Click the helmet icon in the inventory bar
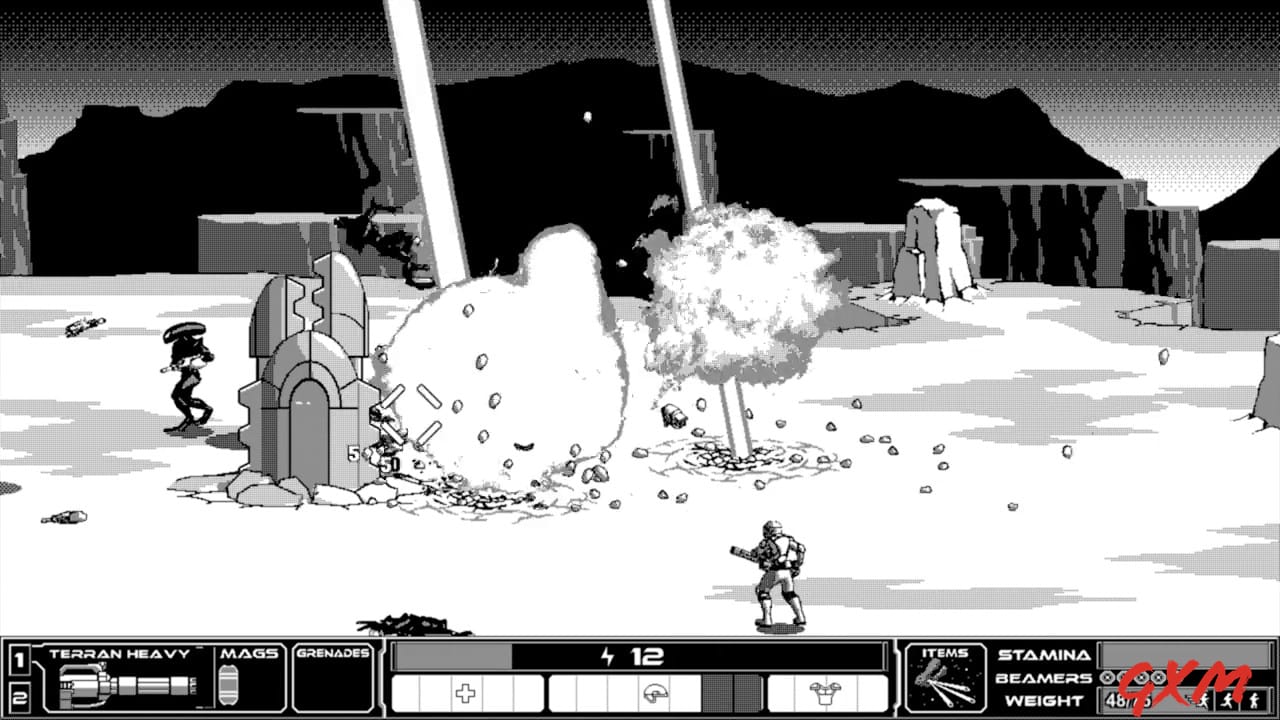The height and width of the screenshot is (720, 1280). click(653, 693)
